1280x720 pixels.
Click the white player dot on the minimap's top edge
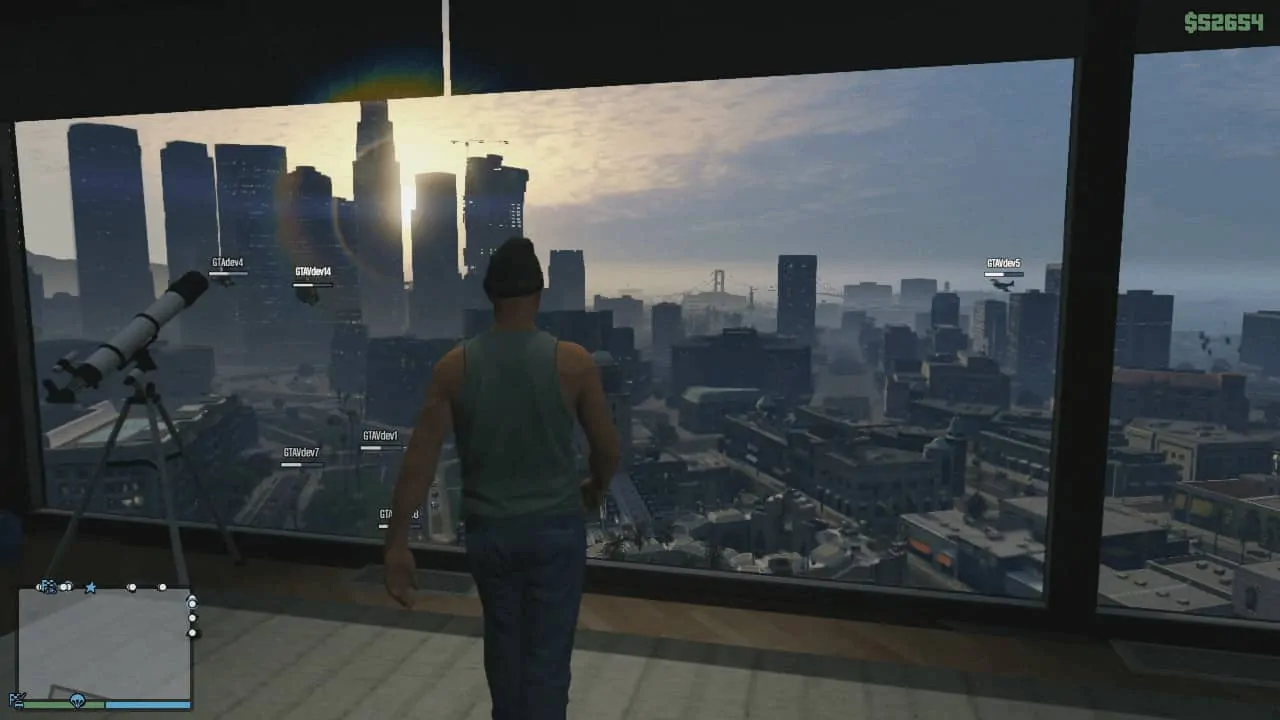pyautogui.click(x=132, y=587)
